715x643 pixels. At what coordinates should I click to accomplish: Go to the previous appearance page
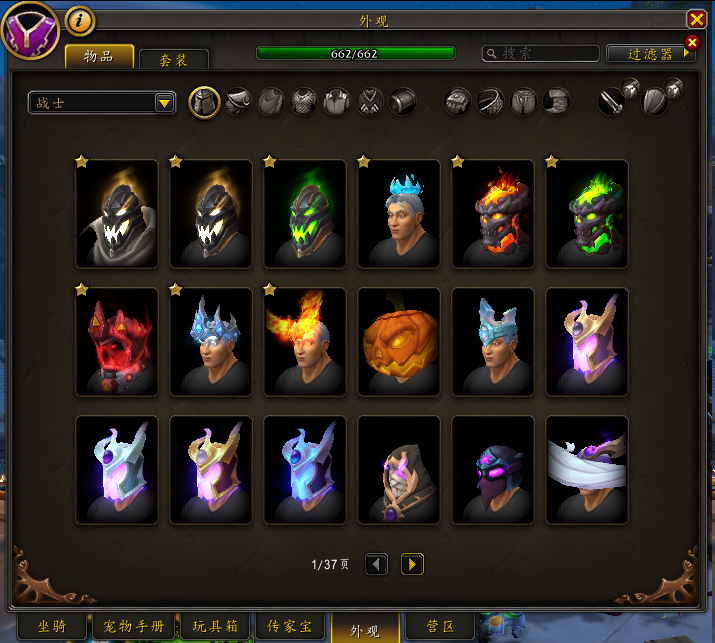click(x=377, y=564)
